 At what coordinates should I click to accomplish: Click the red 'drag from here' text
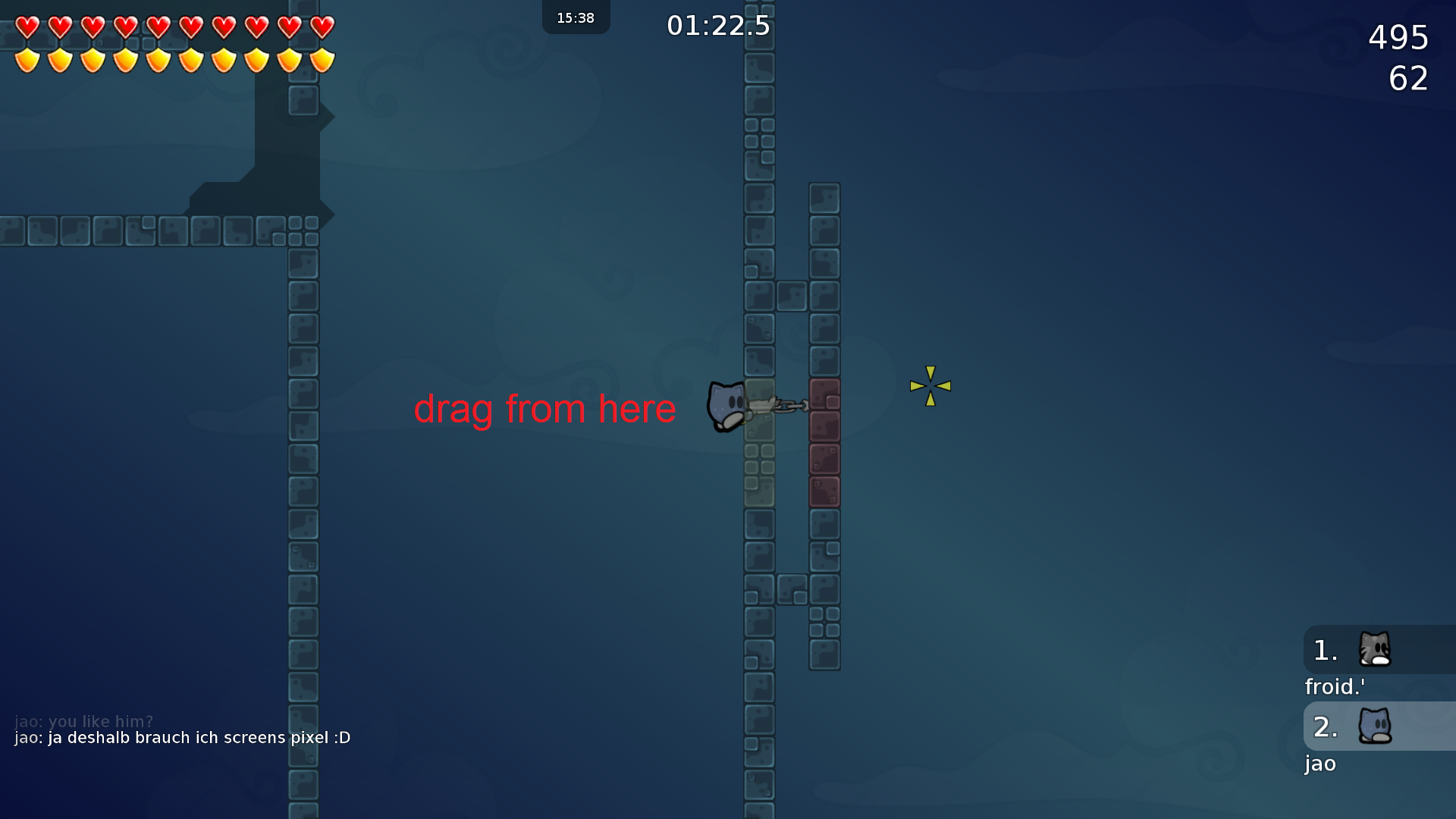pyautogui.click(x=544, y=409)
